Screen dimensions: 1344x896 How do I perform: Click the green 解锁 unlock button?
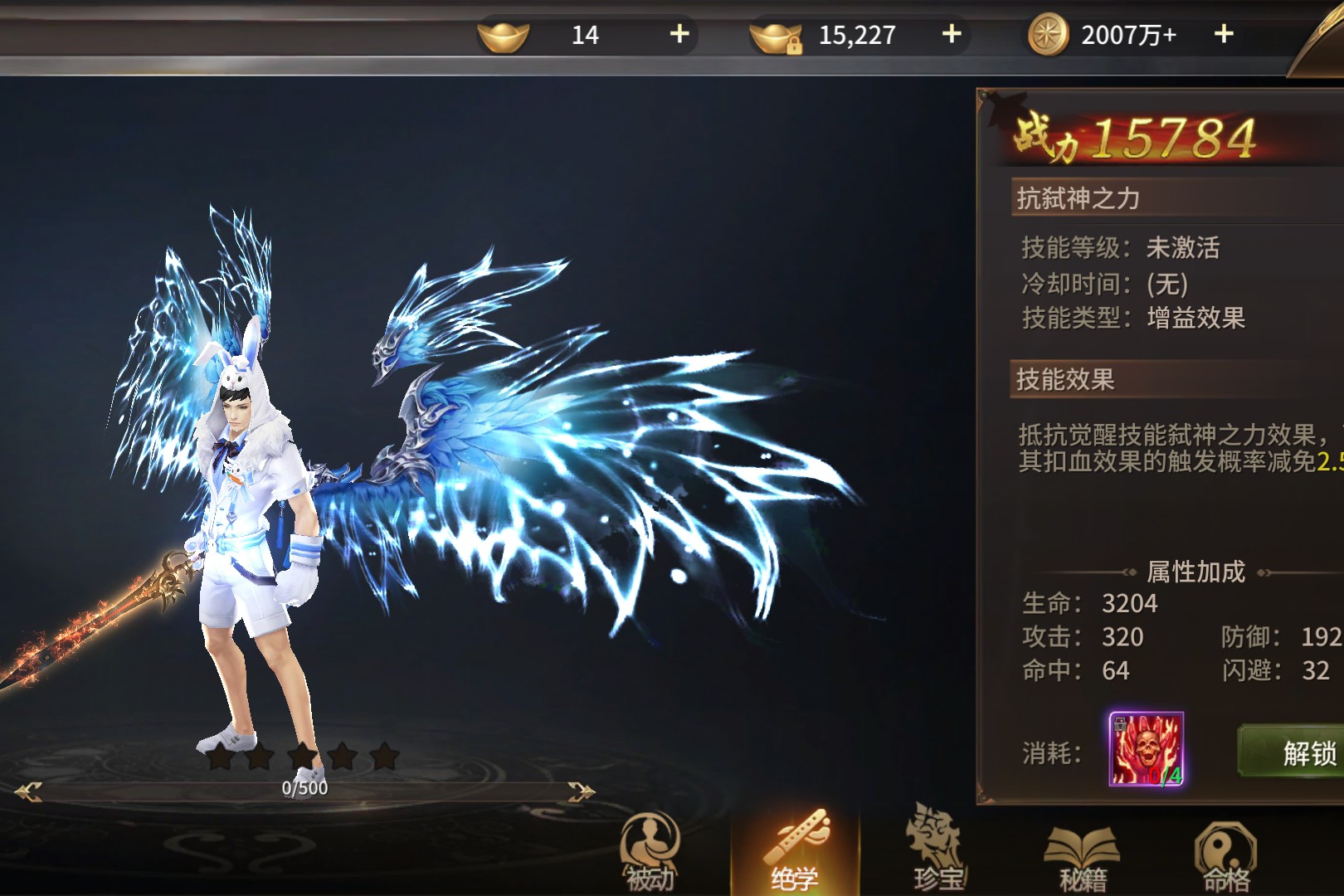tap(1294, 752)
